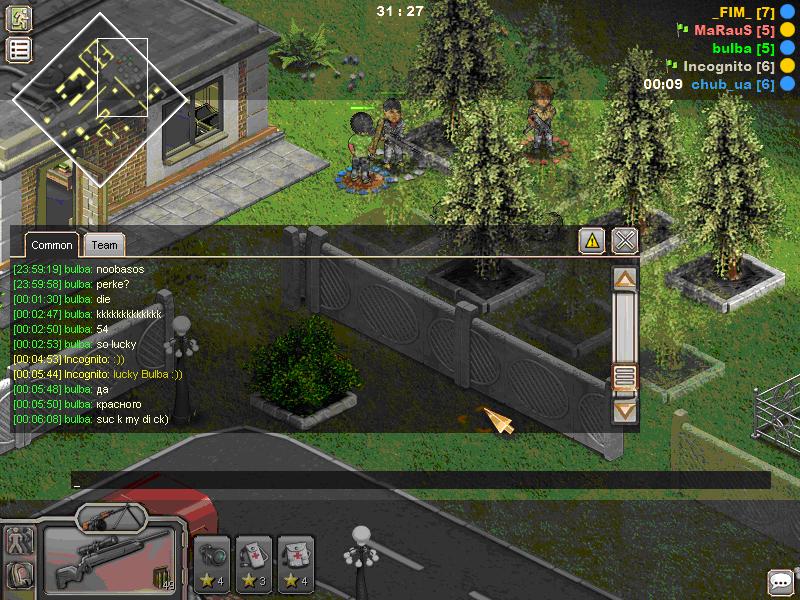Use the binoculars item slot
The height and width of the screenshot is (600, 800).
pos(213,564)
